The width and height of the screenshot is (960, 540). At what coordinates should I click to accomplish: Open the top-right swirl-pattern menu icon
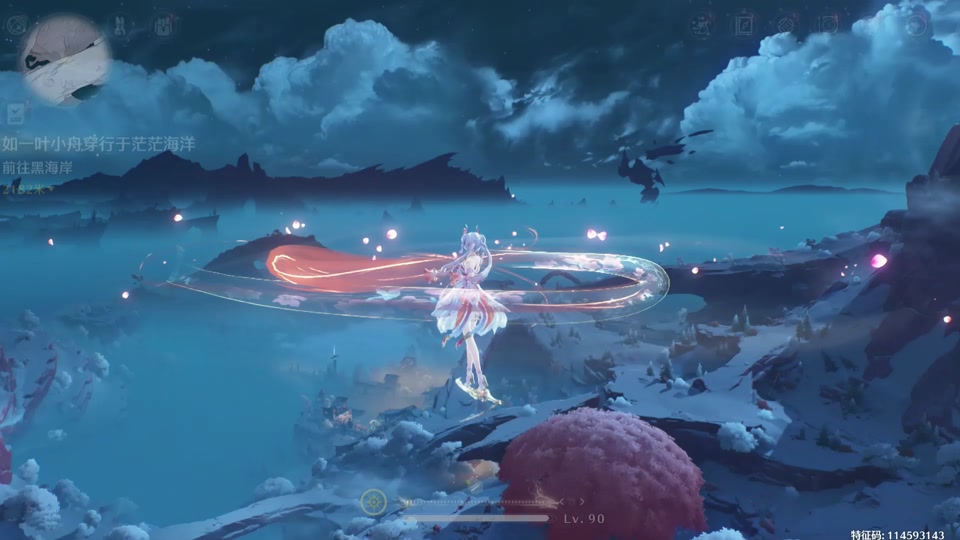[x=701, y=26]
